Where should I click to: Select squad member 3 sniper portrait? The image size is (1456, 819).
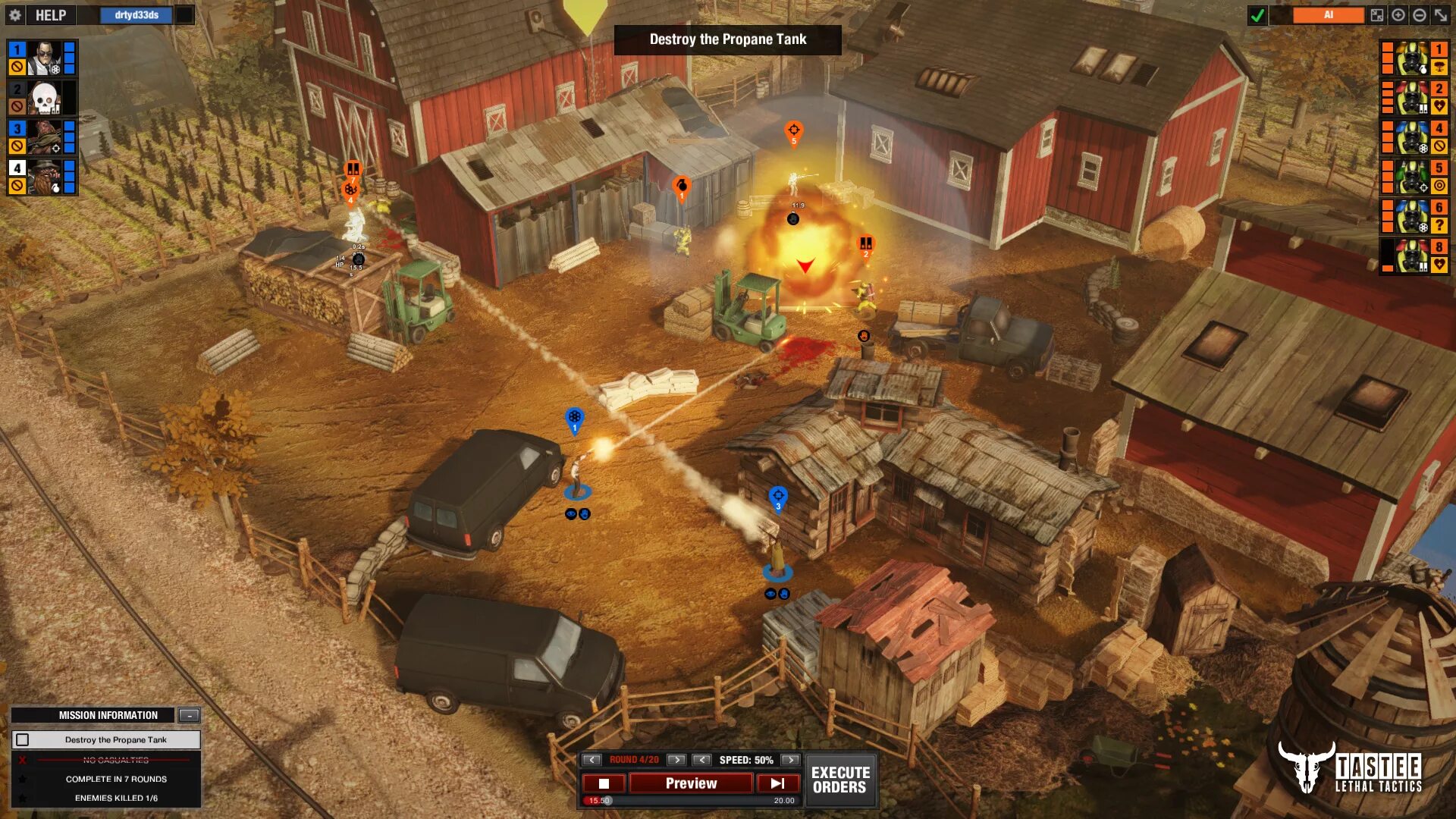tap(44, 137)
